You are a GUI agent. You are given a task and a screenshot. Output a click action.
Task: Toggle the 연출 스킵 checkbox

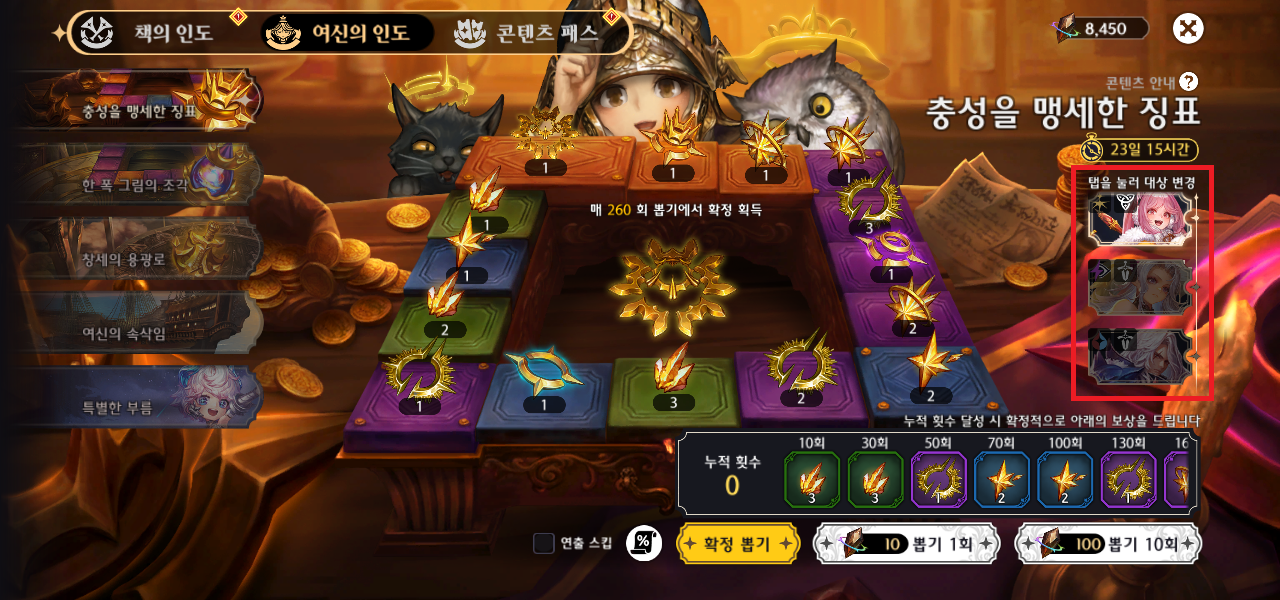point(544,543)
